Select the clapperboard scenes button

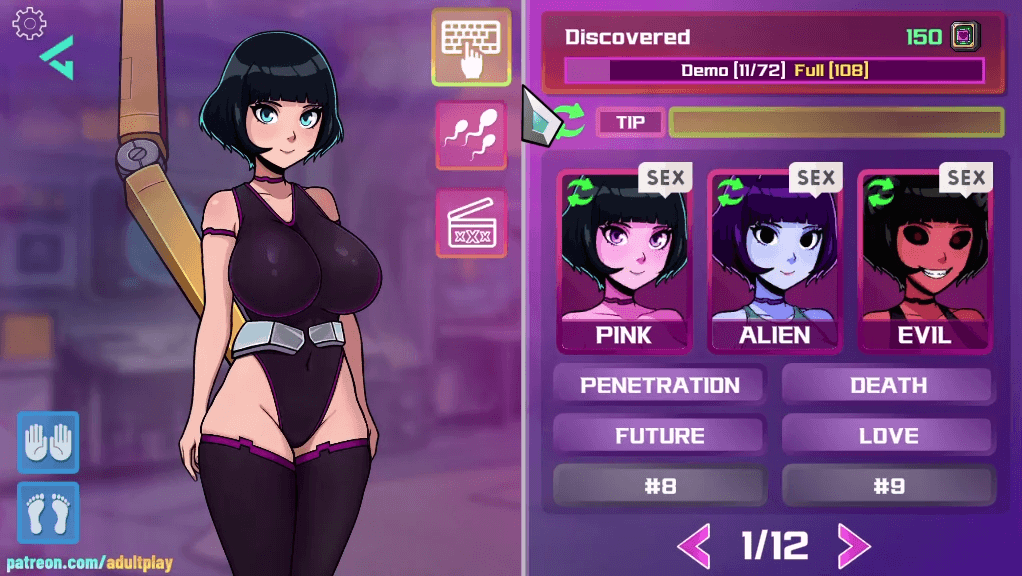[471, 222]
